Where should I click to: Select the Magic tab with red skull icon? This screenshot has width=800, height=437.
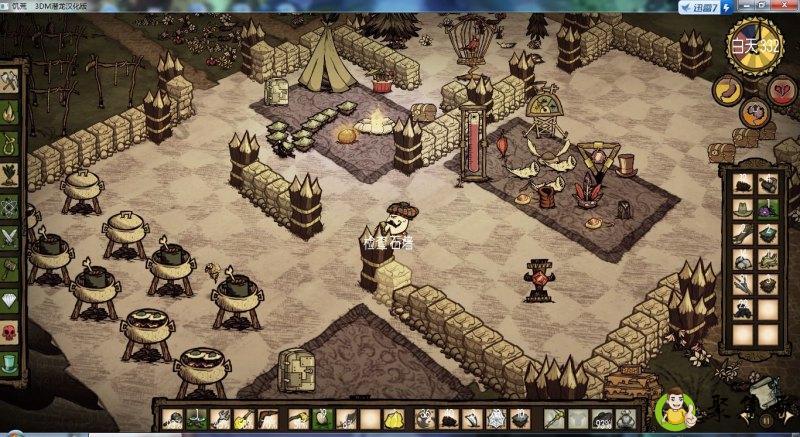pyautogui.click(x=10, y=331)
